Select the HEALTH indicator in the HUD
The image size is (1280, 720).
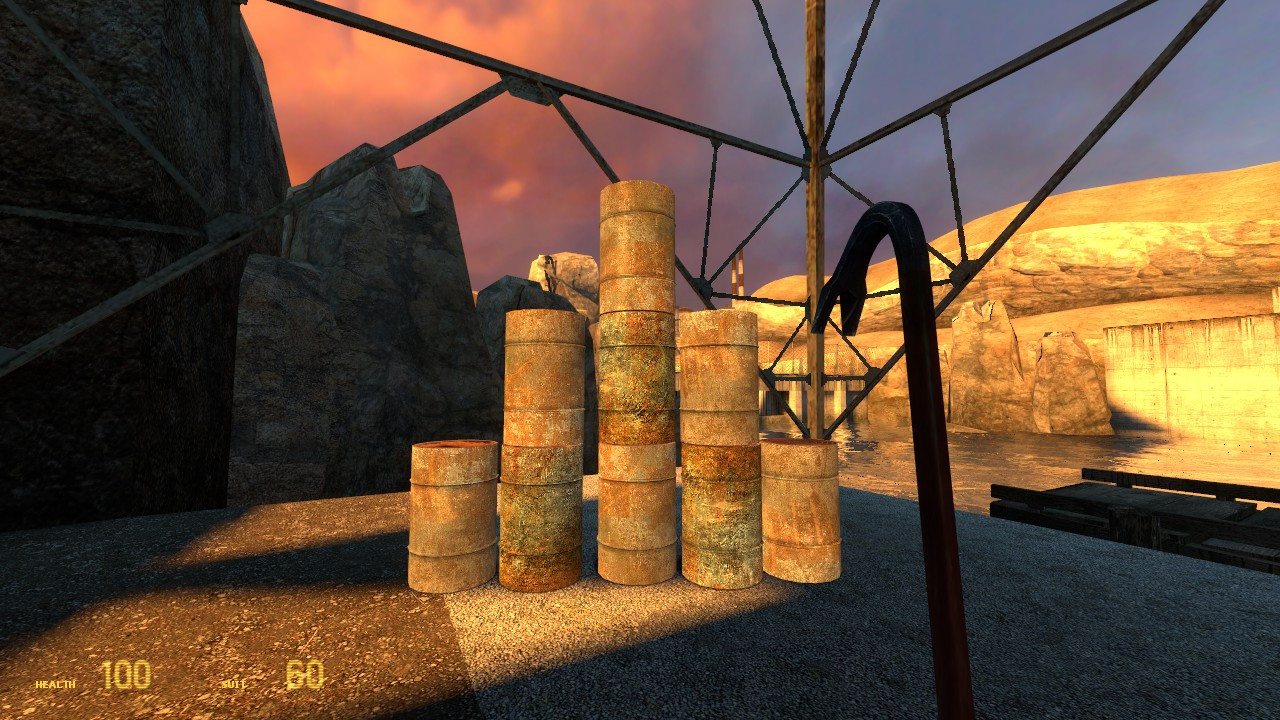(x=52, y=684)
